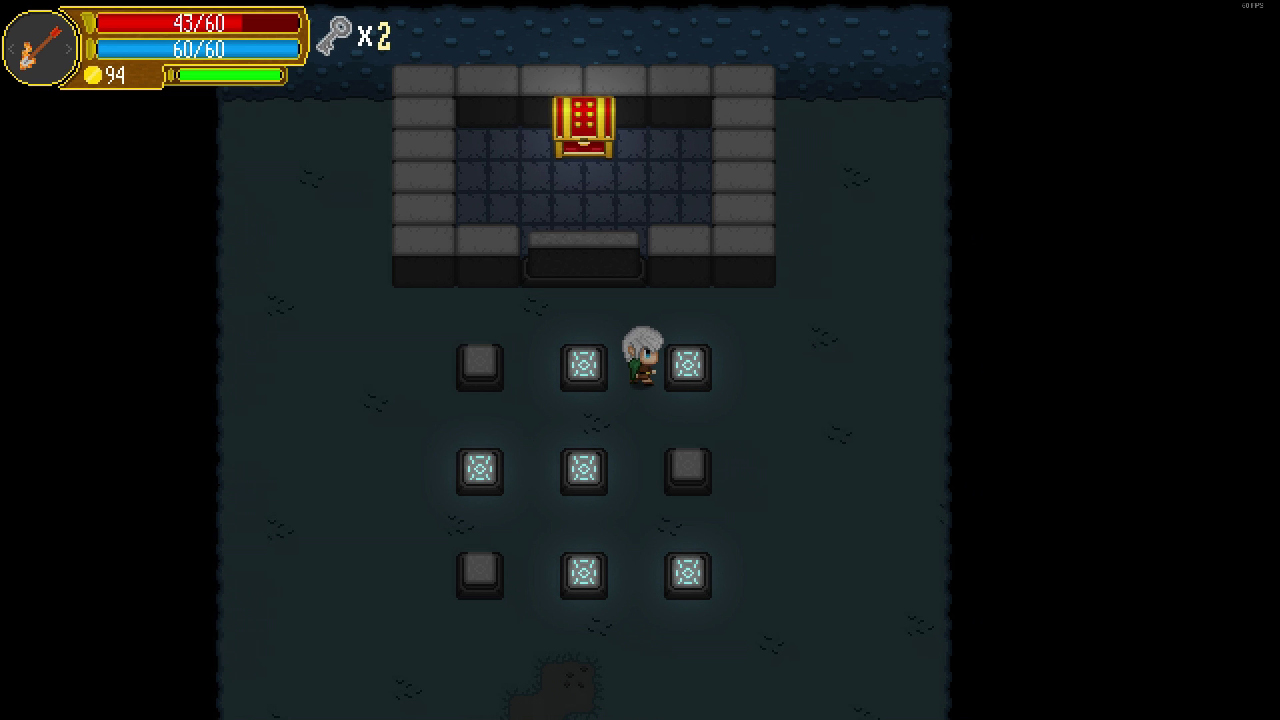The height and width of the screenshot is (720, 1280).
Task: Toggle the glowing plate in the bottom-right corner of grid
Action: pyautogui.click(x=687, y=574)
